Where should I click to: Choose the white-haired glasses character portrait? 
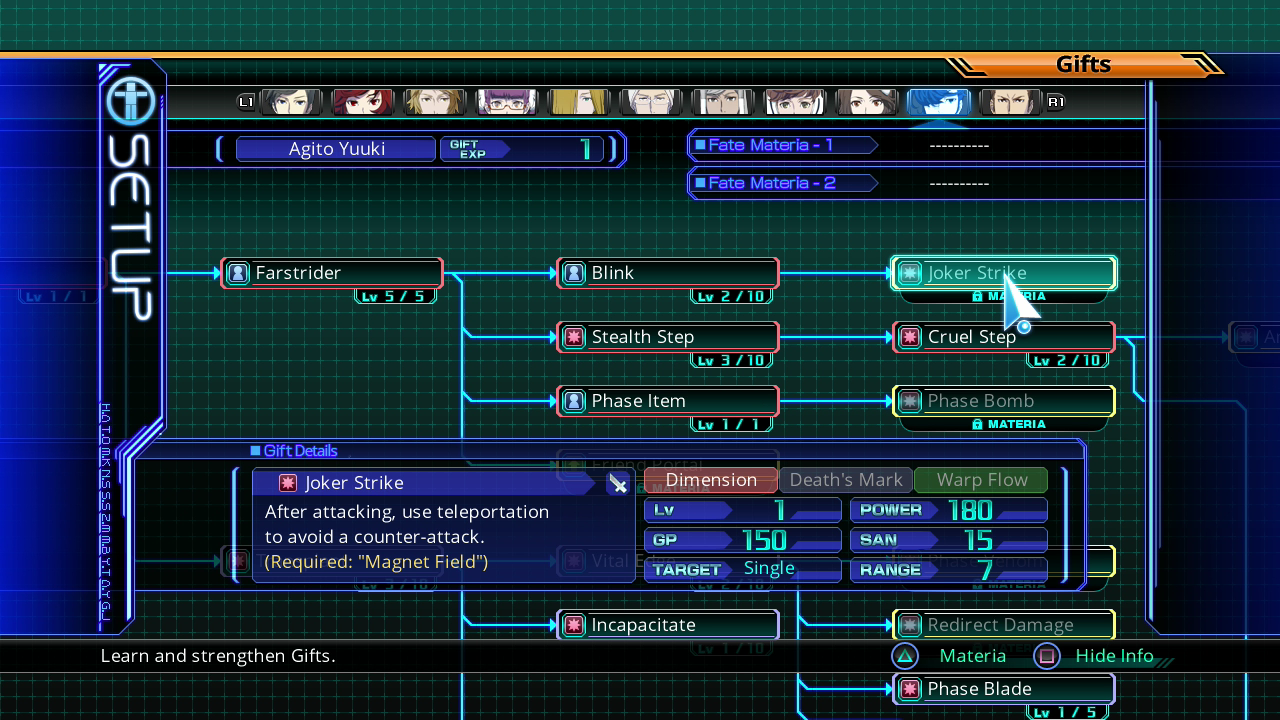pyautogui.click(x=651, y=102)
